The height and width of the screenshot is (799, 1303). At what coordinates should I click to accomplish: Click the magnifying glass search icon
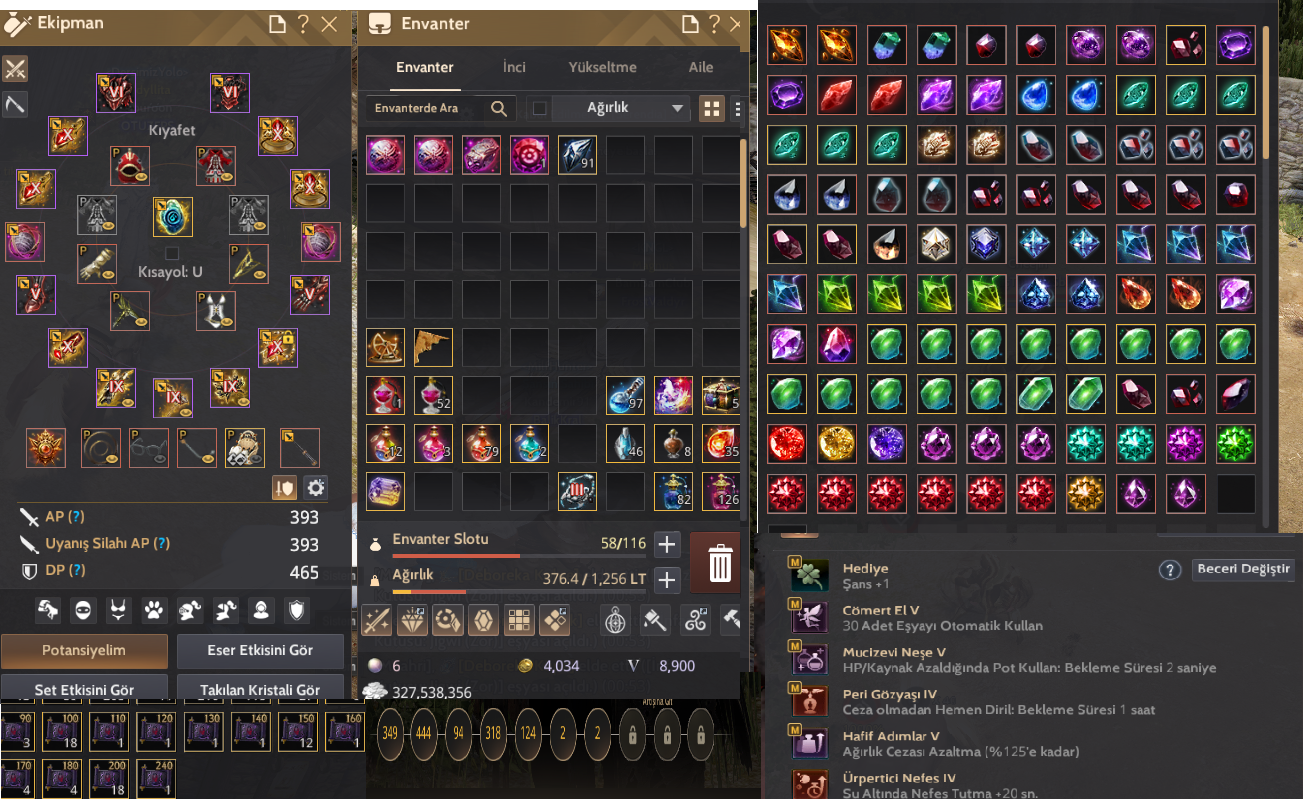[x=499, y=108]
